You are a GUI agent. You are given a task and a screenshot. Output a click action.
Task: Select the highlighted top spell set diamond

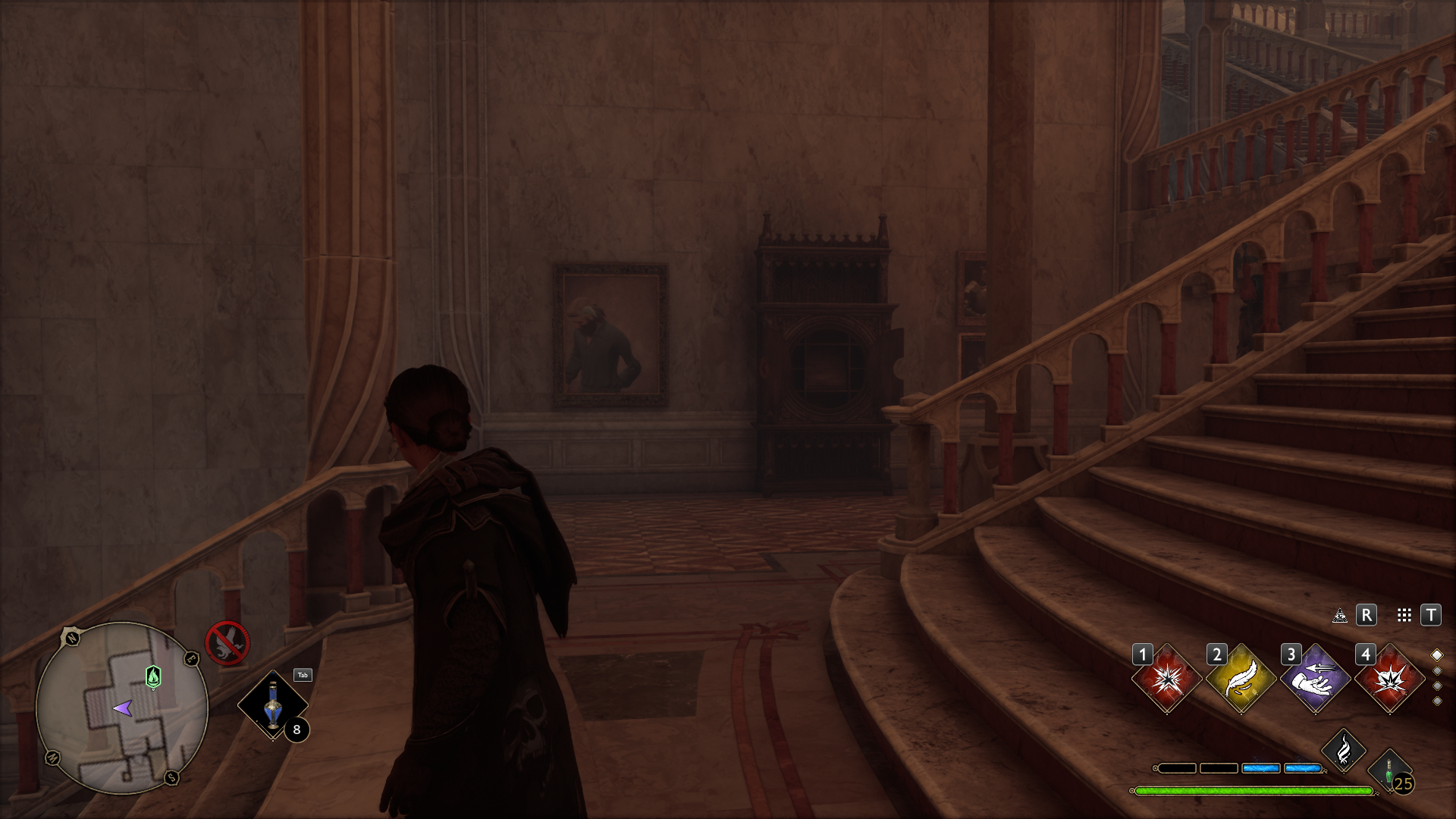1436,655
